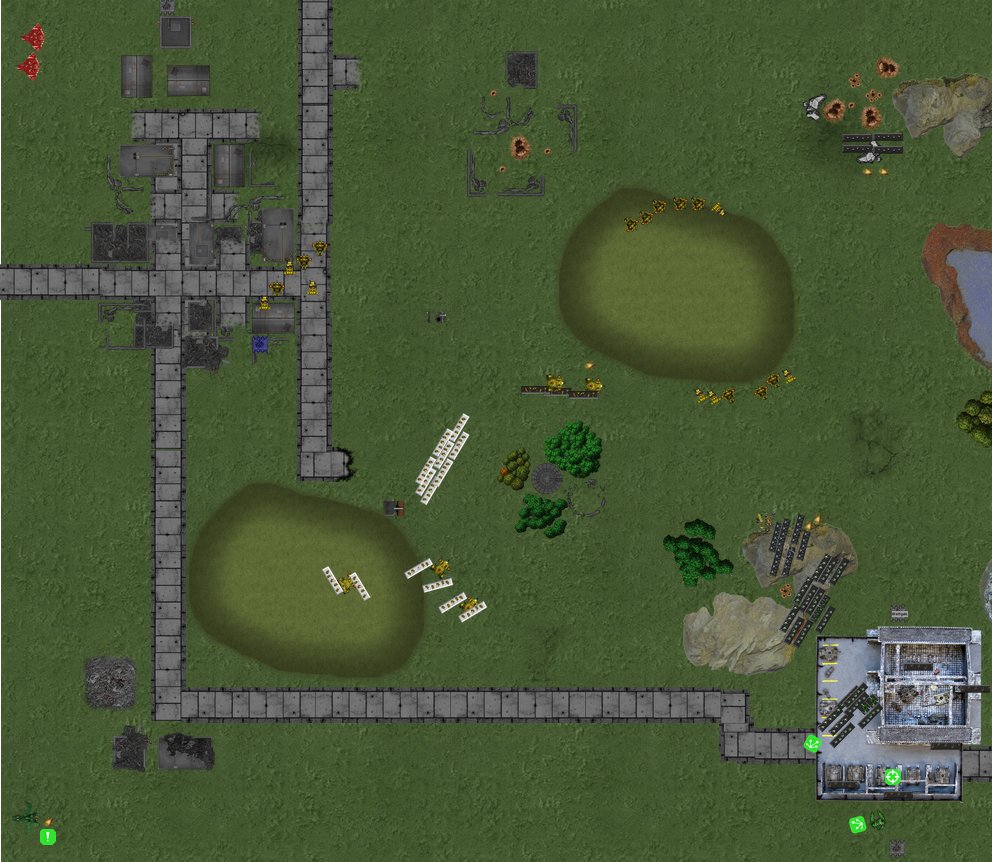Click the green exclamation mark marker
Screen dimensions: 992x862
tap(47, 836)
